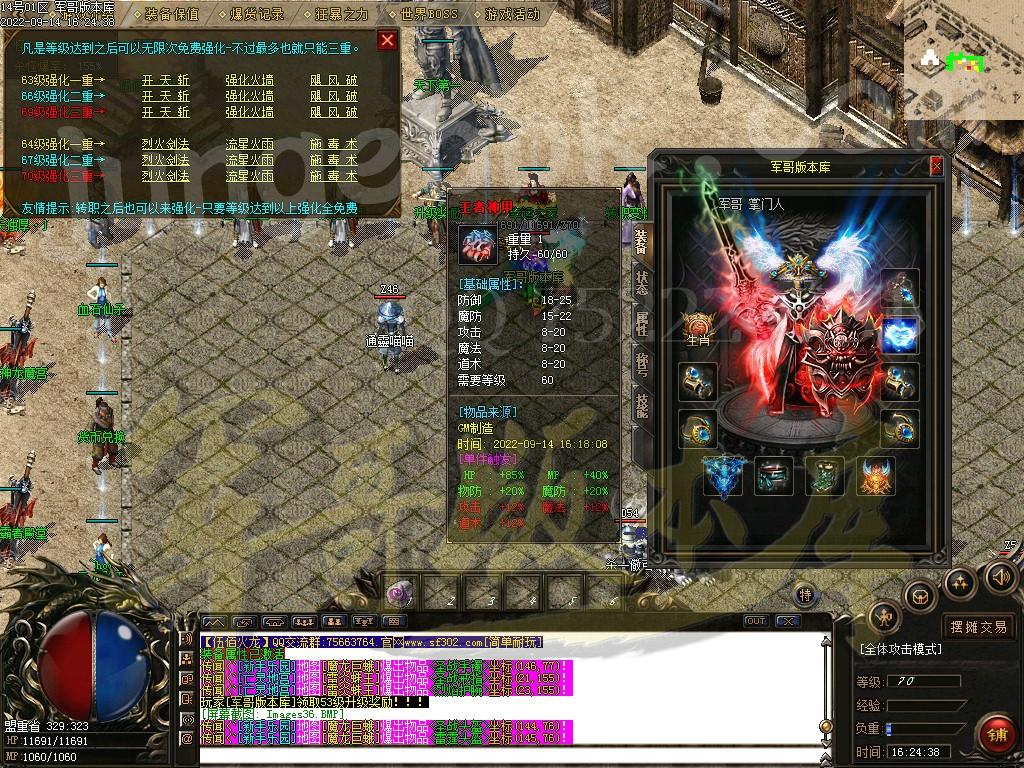1024x768 pixels.
Task: Select the glowing blue heart equipment slot
Action: click(x=900, y=335)
